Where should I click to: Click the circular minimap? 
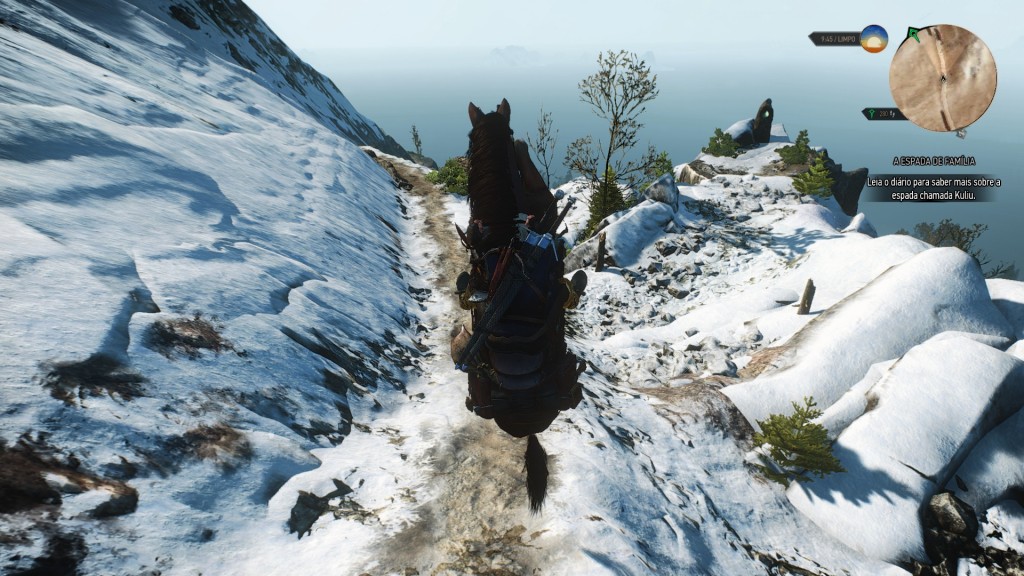(x=943, y=78)
